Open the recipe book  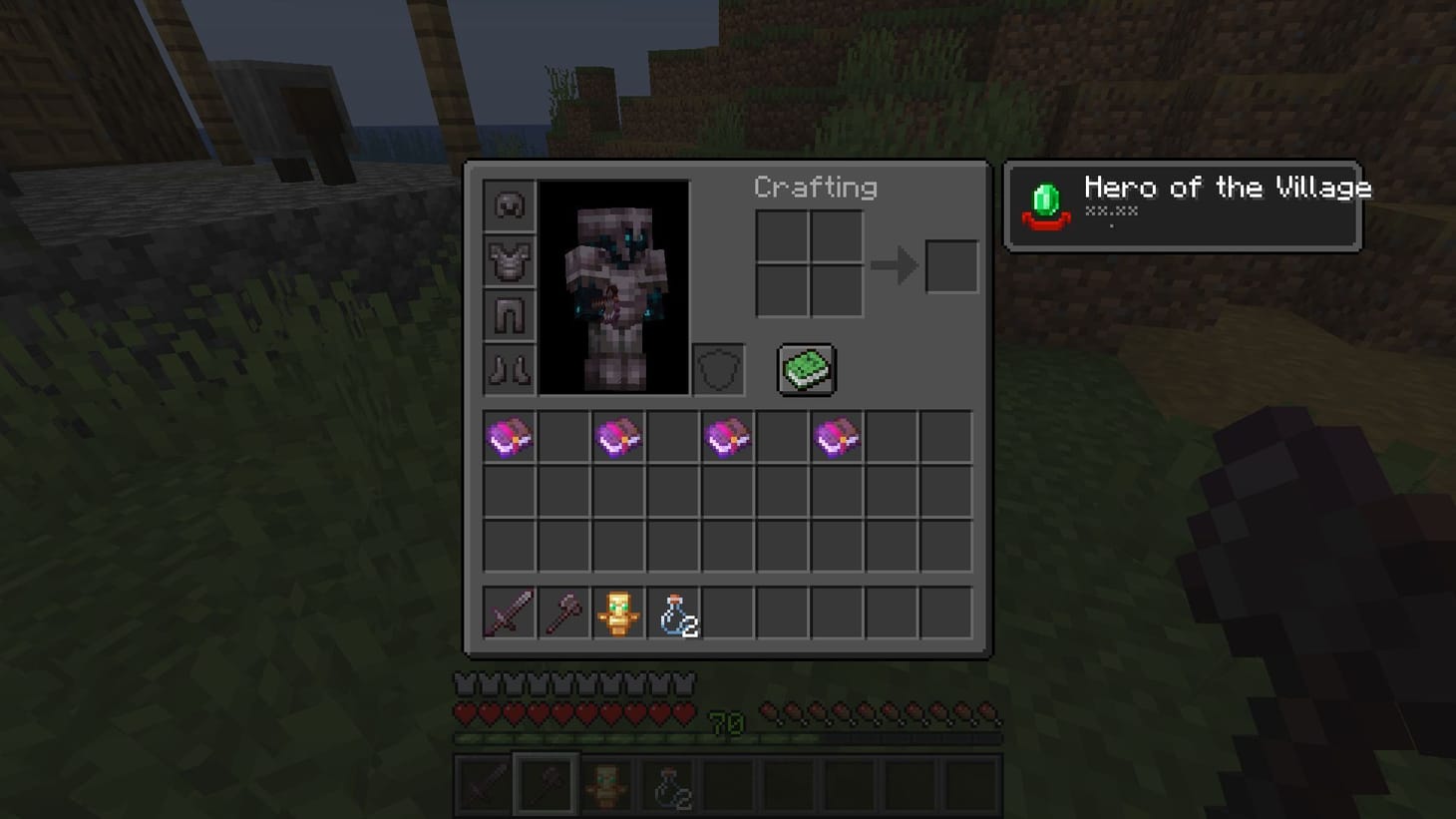coord(806,368)
